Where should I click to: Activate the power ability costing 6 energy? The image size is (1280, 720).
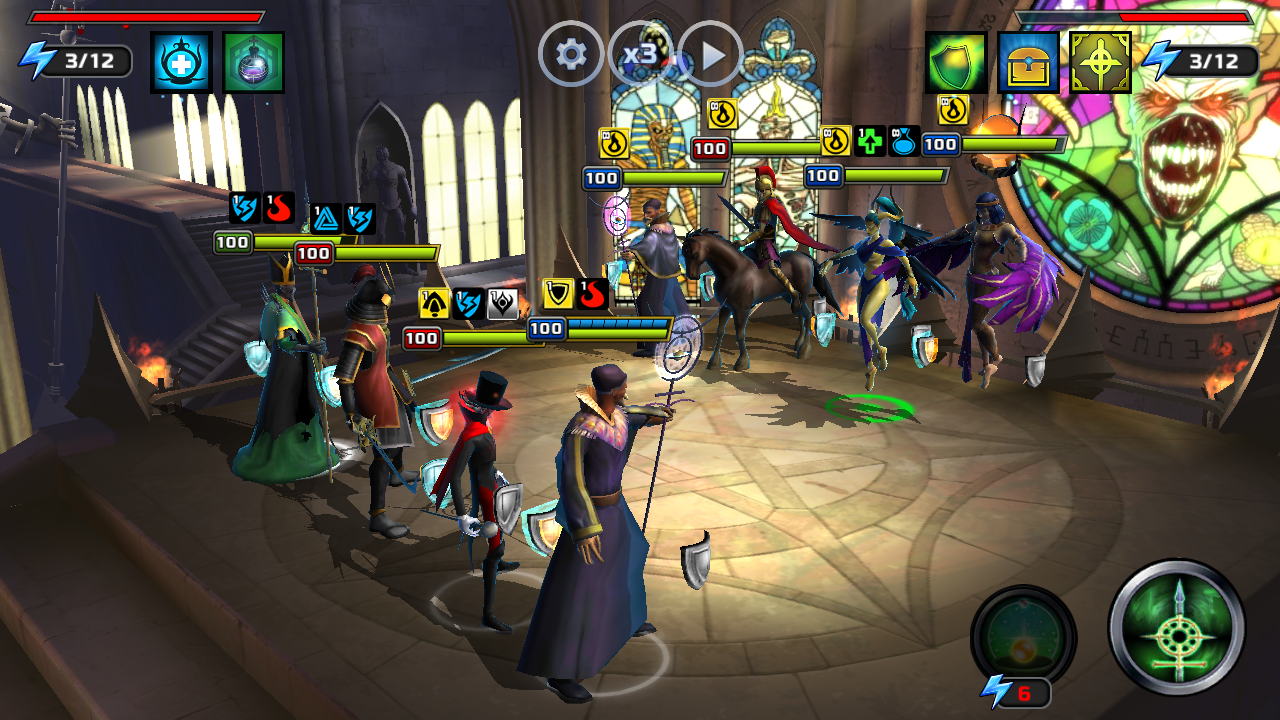(1023, 637)
